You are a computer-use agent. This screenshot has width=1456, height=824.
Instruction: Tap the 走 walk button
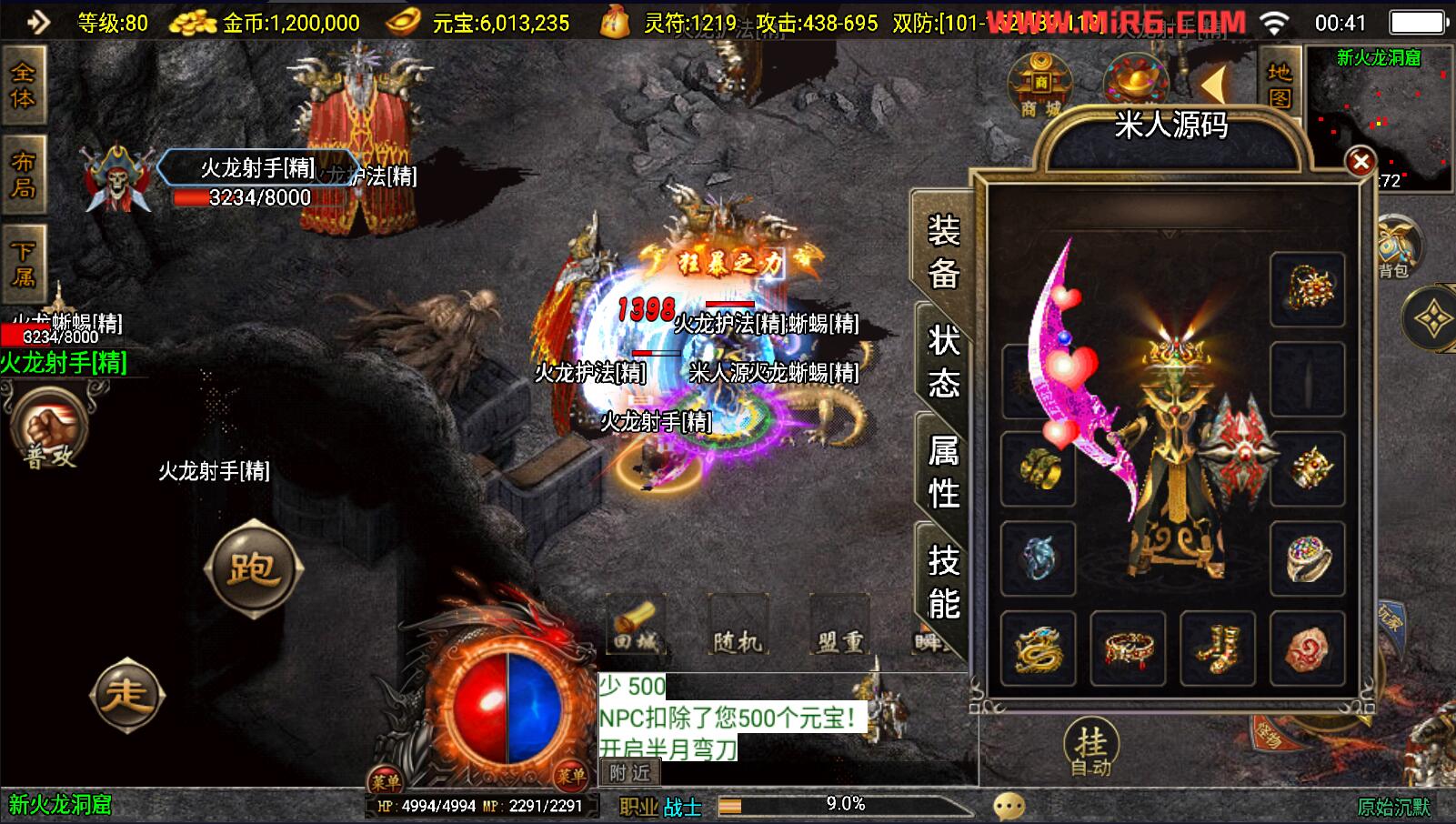[x=126, y=695]
